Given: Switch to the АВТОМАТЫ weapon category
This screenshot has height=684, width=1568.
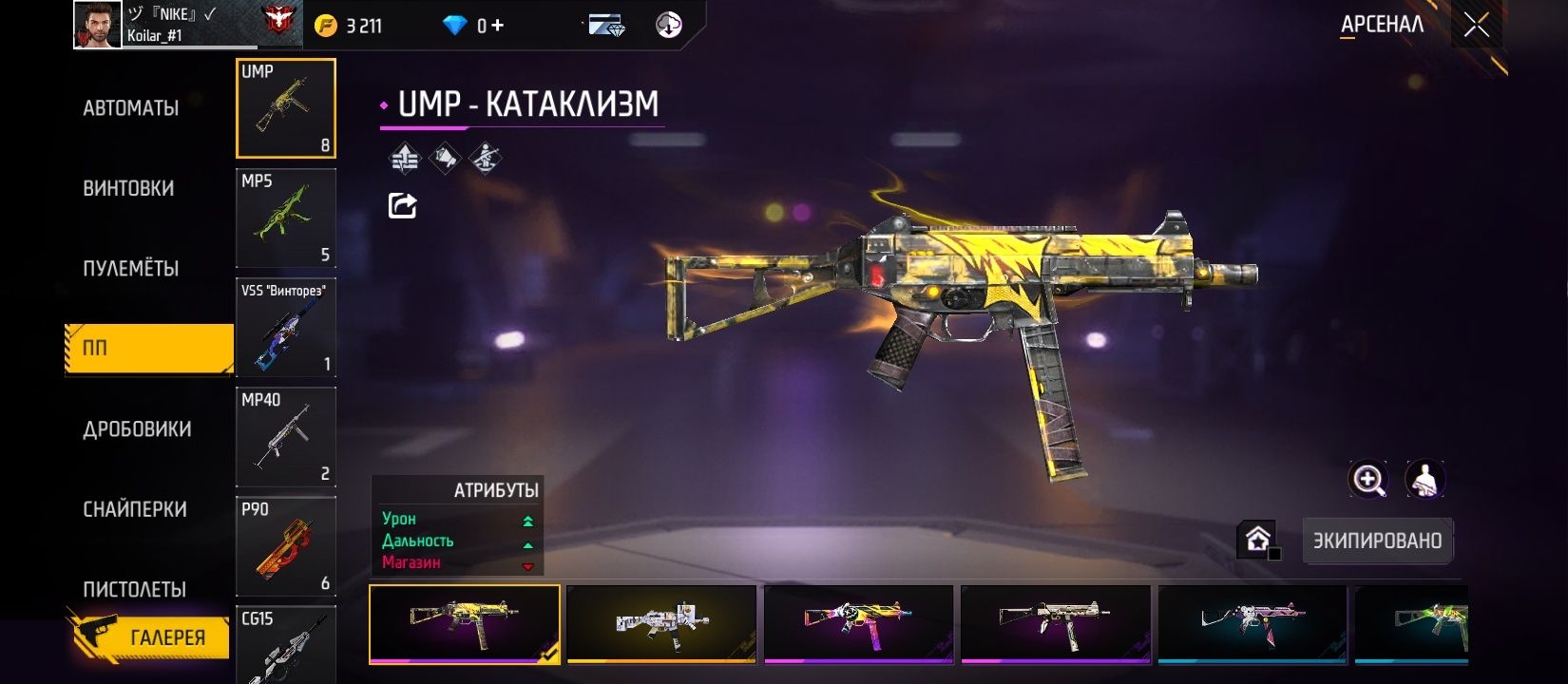Looking at the screenshot, I should point(131,108).
